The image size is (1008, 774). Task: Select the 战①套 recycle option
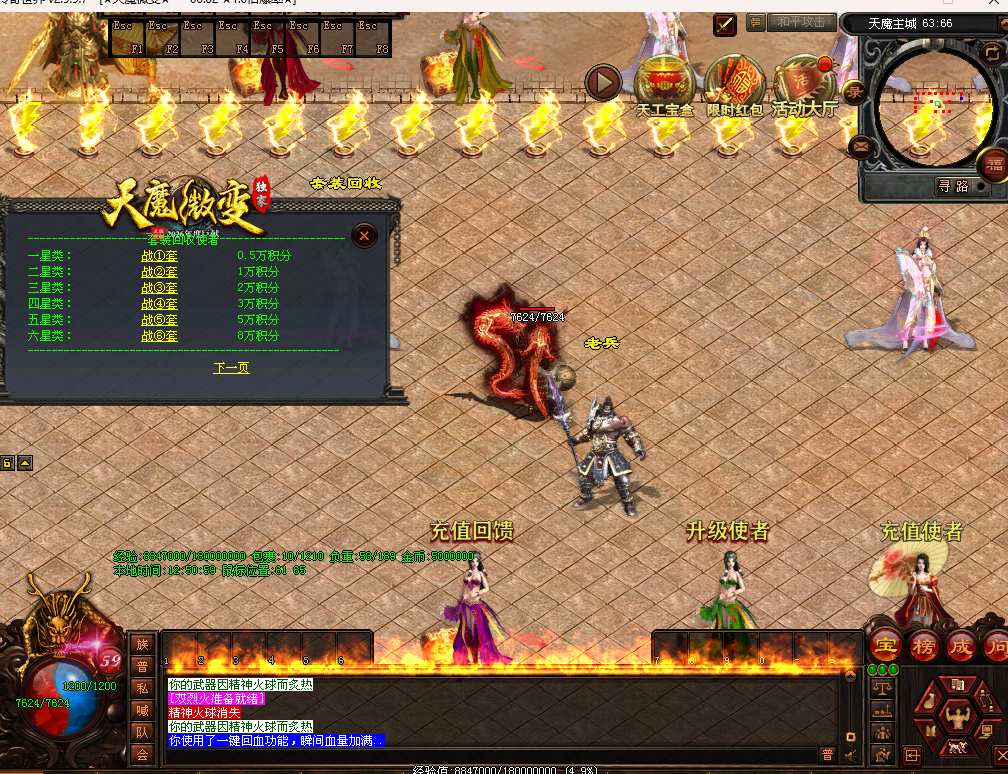pyautogui.click(x=159, y=256)
